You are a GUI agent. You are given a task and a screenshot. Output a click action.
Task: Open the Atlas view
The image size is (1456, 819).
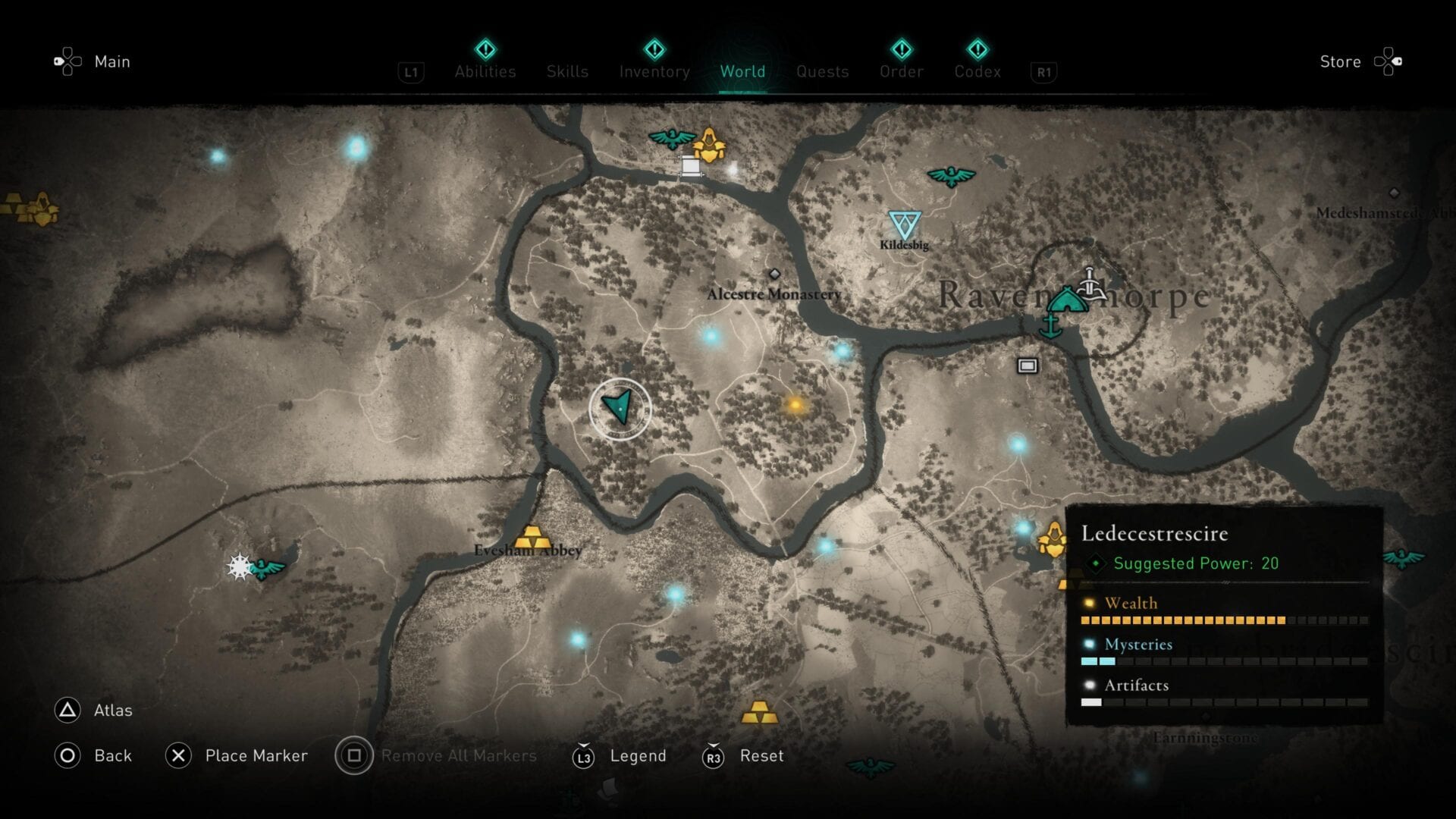coord(112,711)
